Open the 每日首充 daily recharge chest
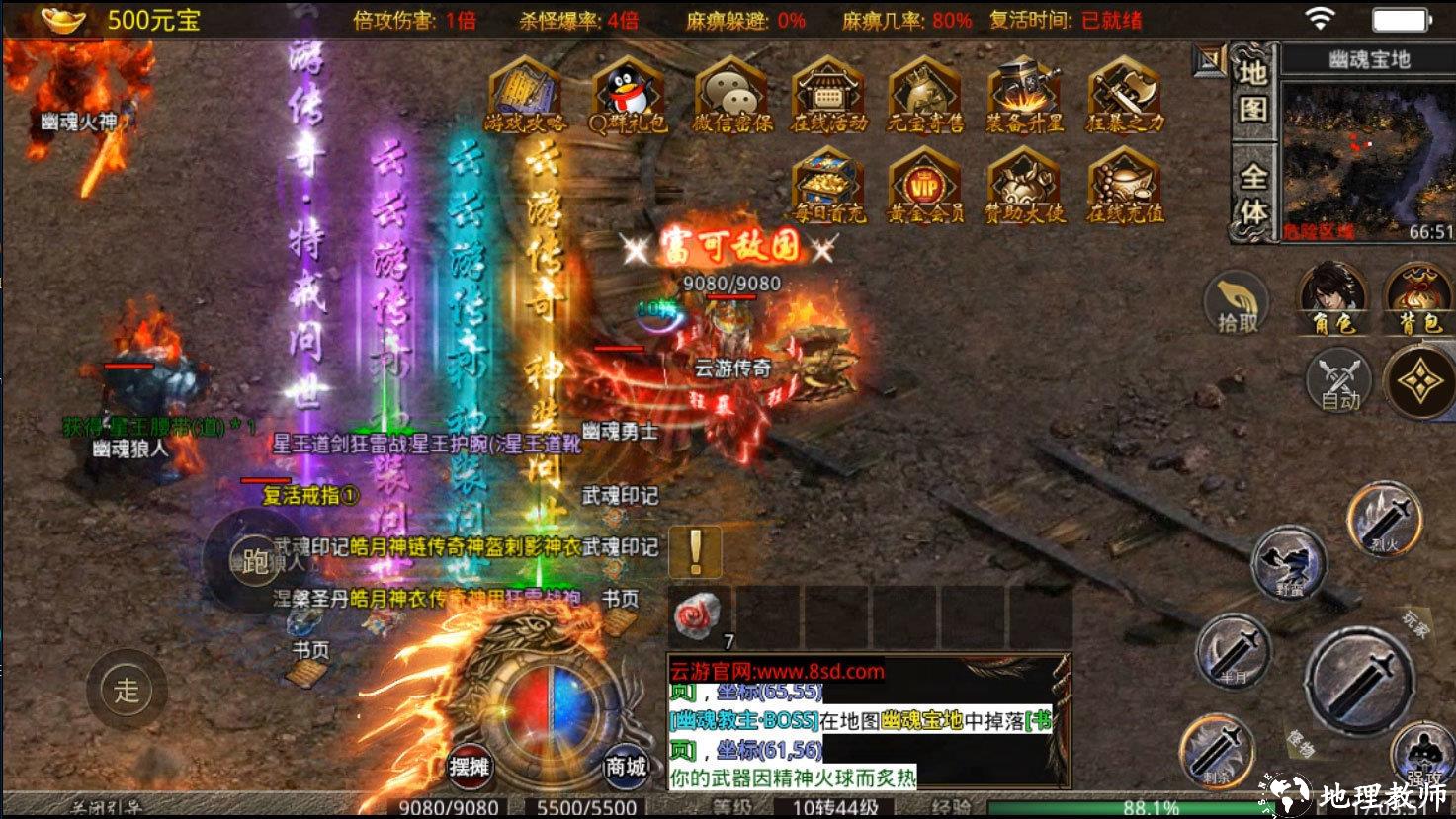The height and width of the screenshot is (819, 1456). click(828, 186)
